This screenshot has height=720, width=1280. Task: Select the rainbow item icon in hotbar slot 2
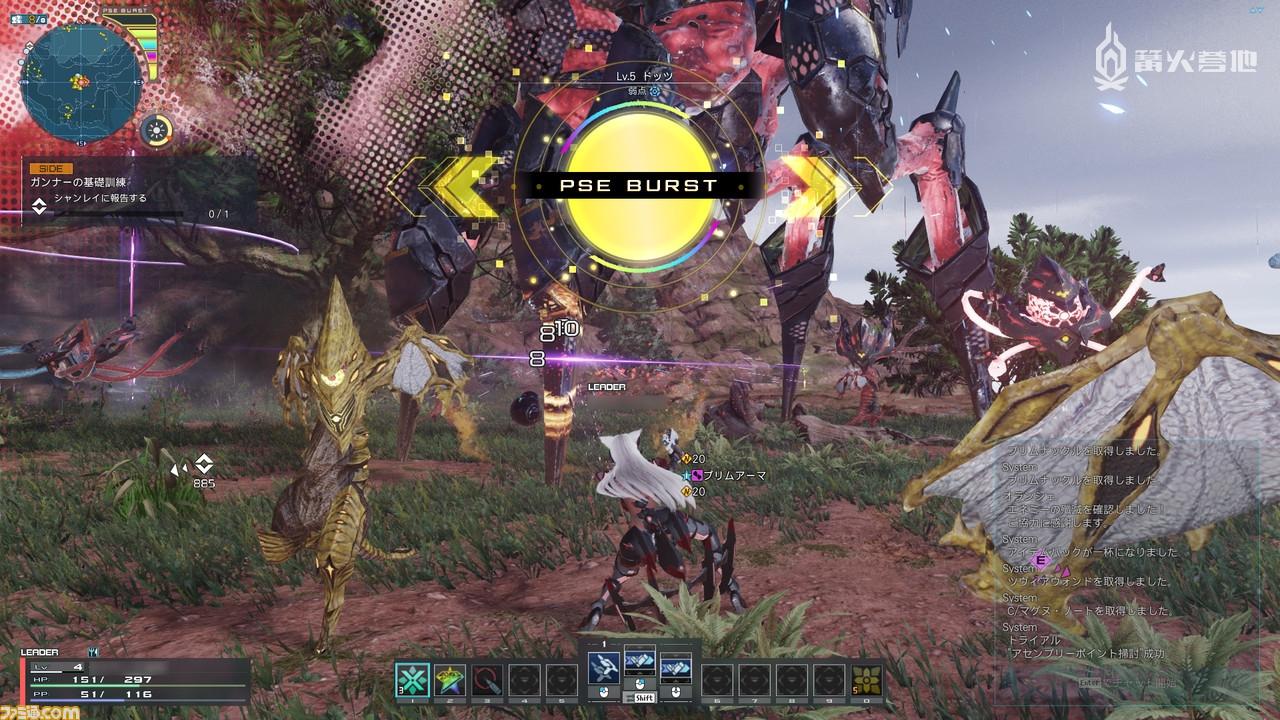point(449,680)
